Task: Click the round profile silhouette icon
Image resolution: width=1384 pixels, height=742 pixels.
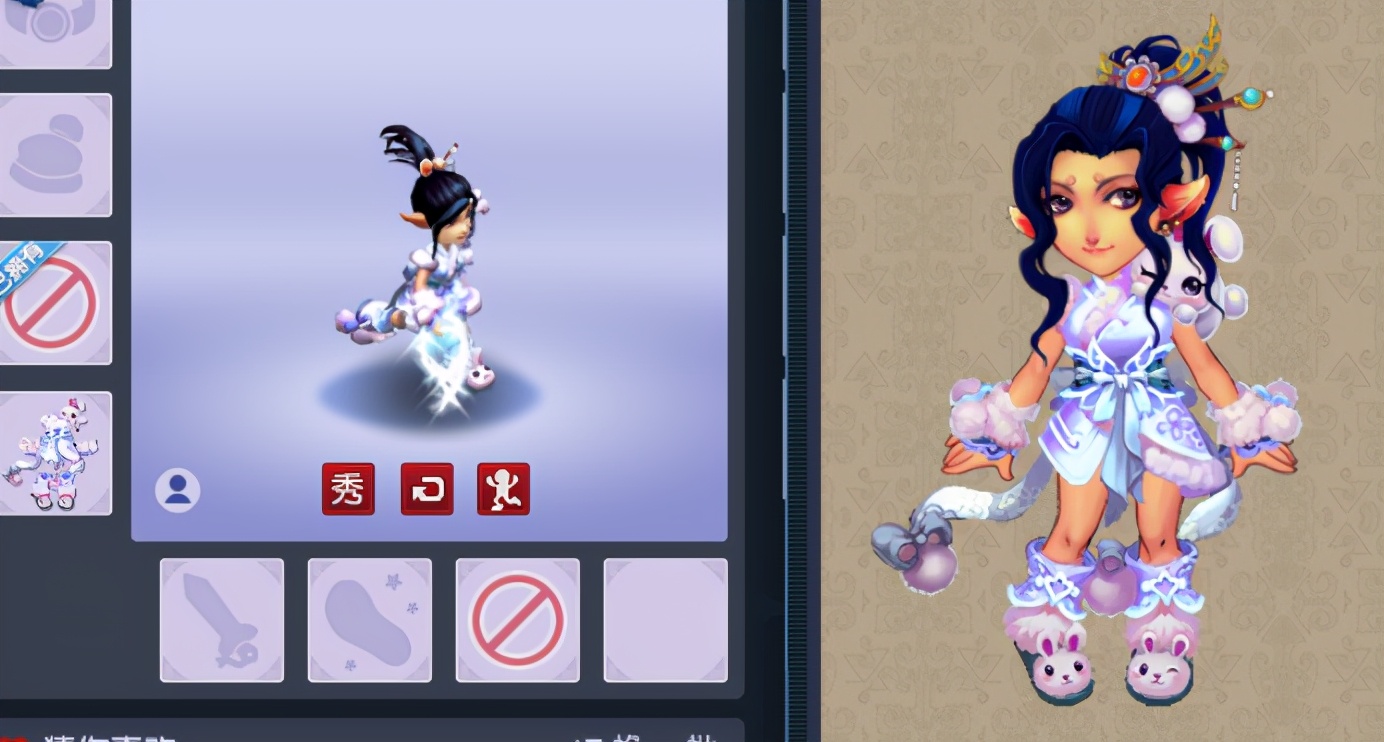Action: coord(178,491)
